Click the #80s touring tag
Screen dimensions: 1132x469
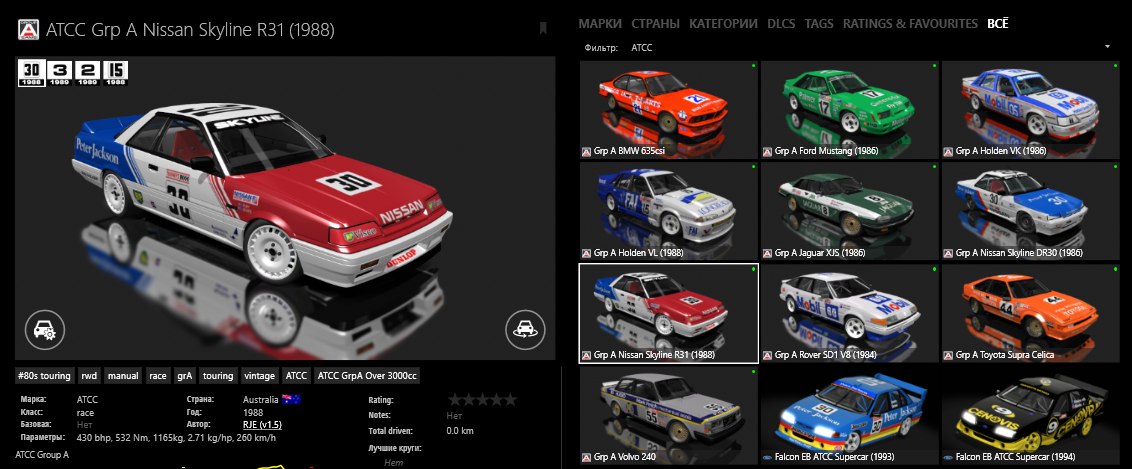[45, 377]
